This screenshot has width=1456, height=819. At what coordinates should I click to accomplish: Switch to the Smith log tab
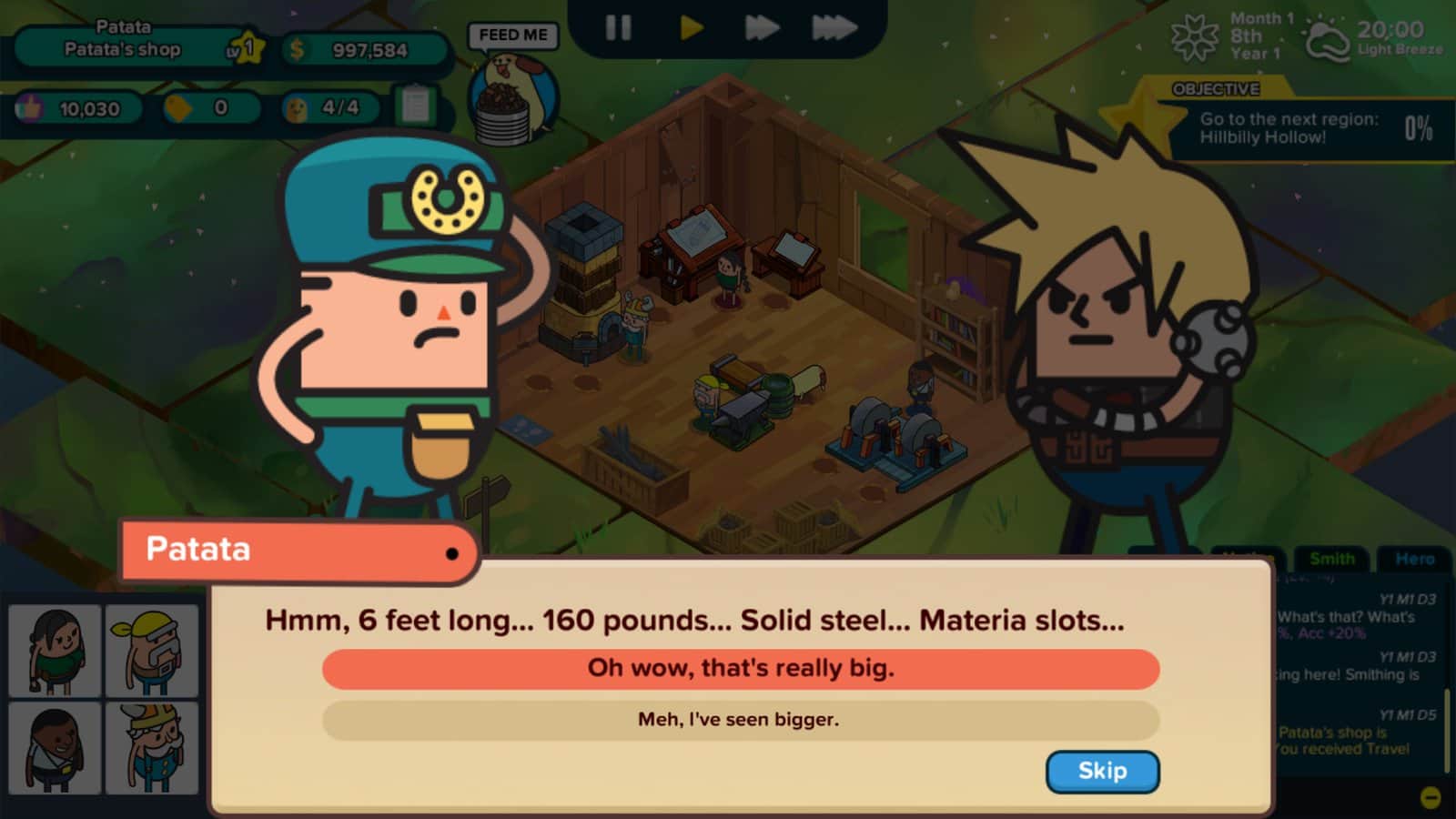point(1331,559)
